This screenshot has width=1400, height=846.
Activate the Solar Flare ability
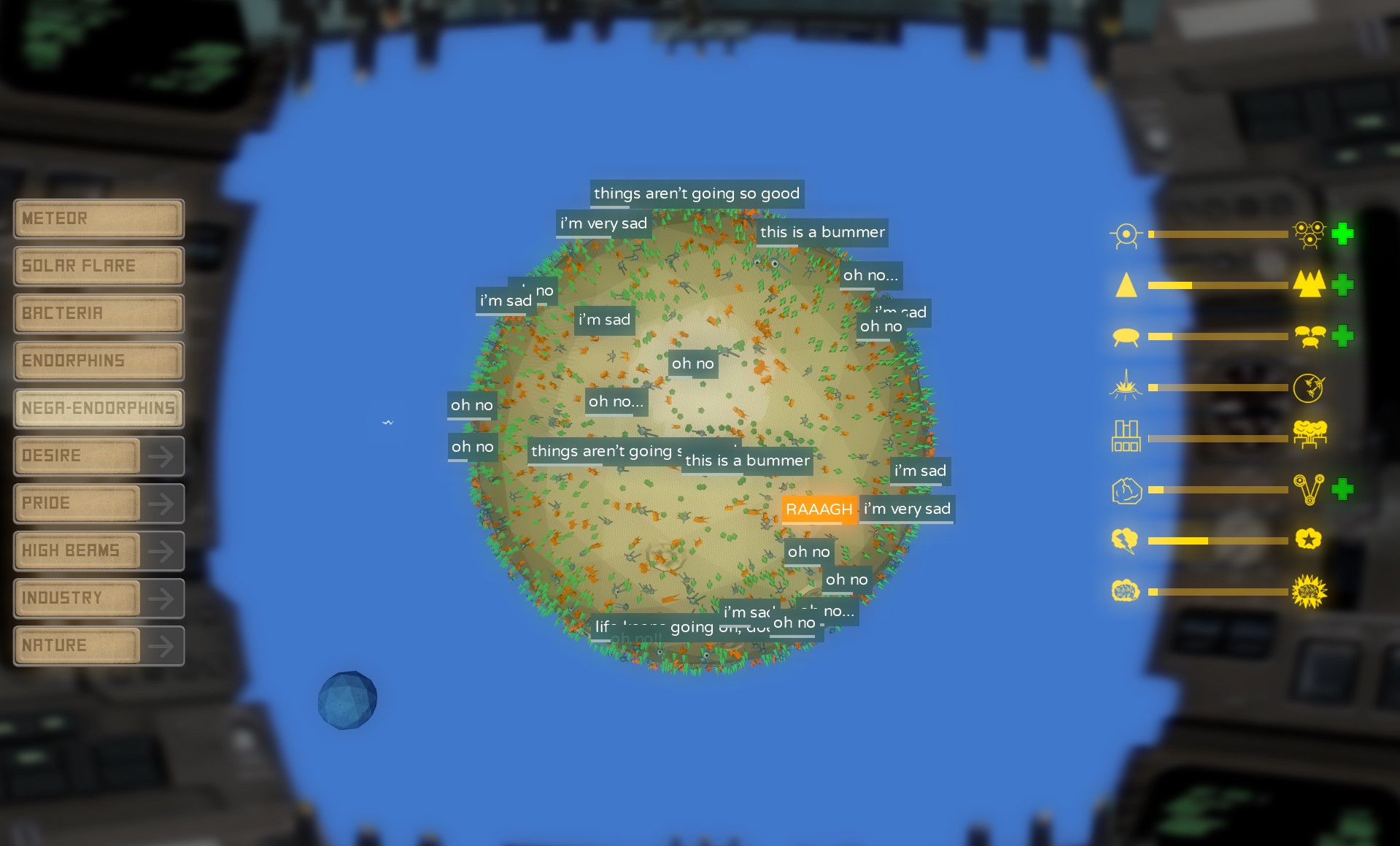98,266
